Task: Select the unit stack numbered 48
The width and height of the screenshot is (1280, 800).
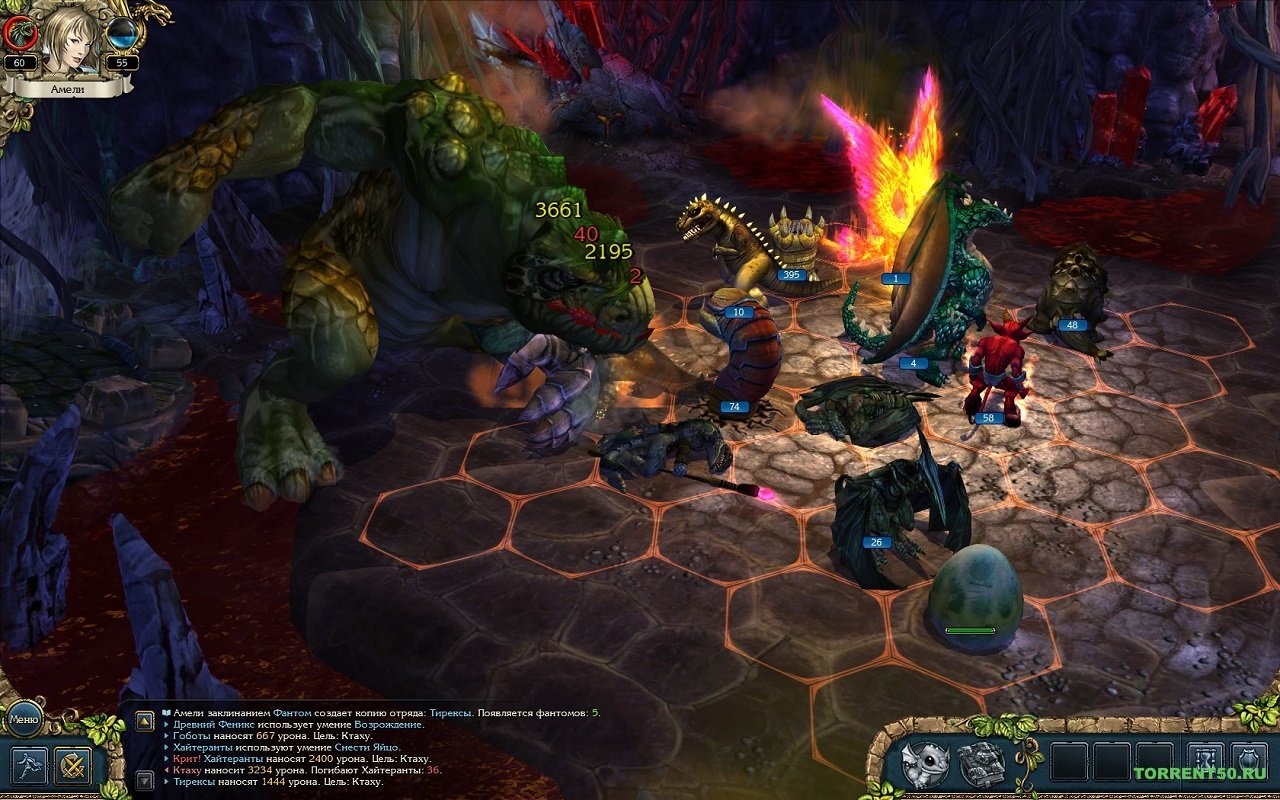Action: tap(1071, 290)
